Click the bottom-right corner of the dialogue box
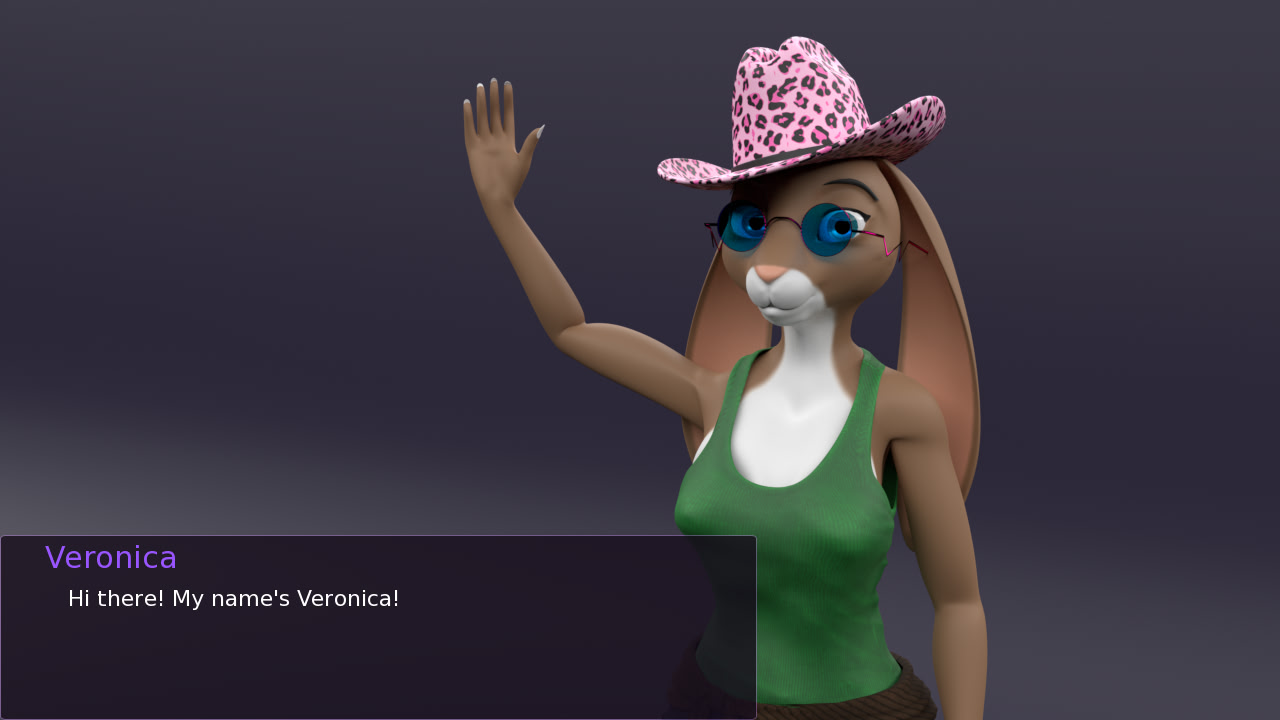This screenshot has width=1280, height=720. (x=752, y=715)
